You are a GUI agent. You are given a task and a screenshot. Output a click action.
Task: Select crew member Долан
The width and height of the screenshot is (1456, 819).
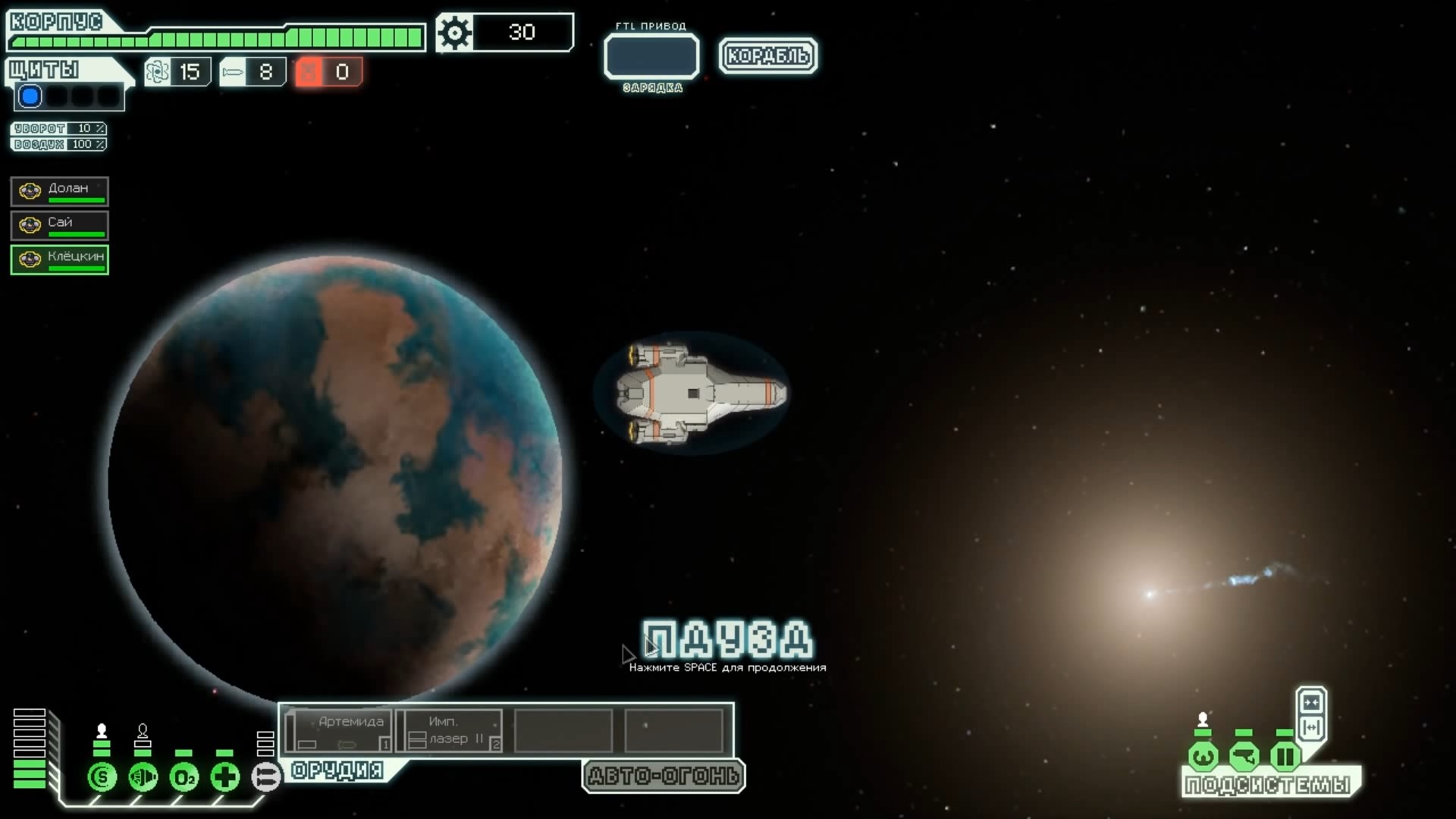(x=59, y=191)
